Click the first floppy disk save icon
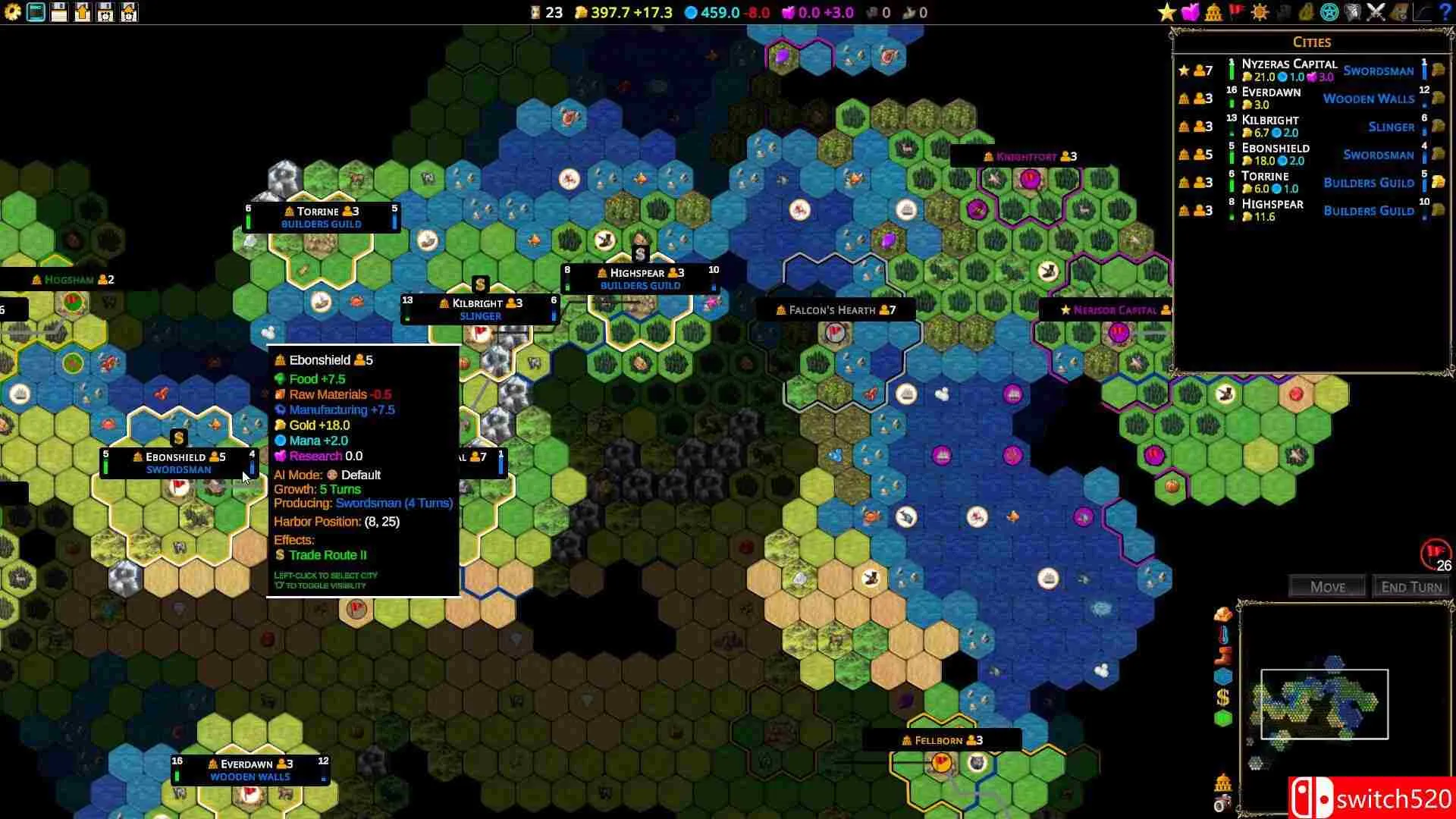The width and height of the screenshot is (1456, 819). [59, 12]
